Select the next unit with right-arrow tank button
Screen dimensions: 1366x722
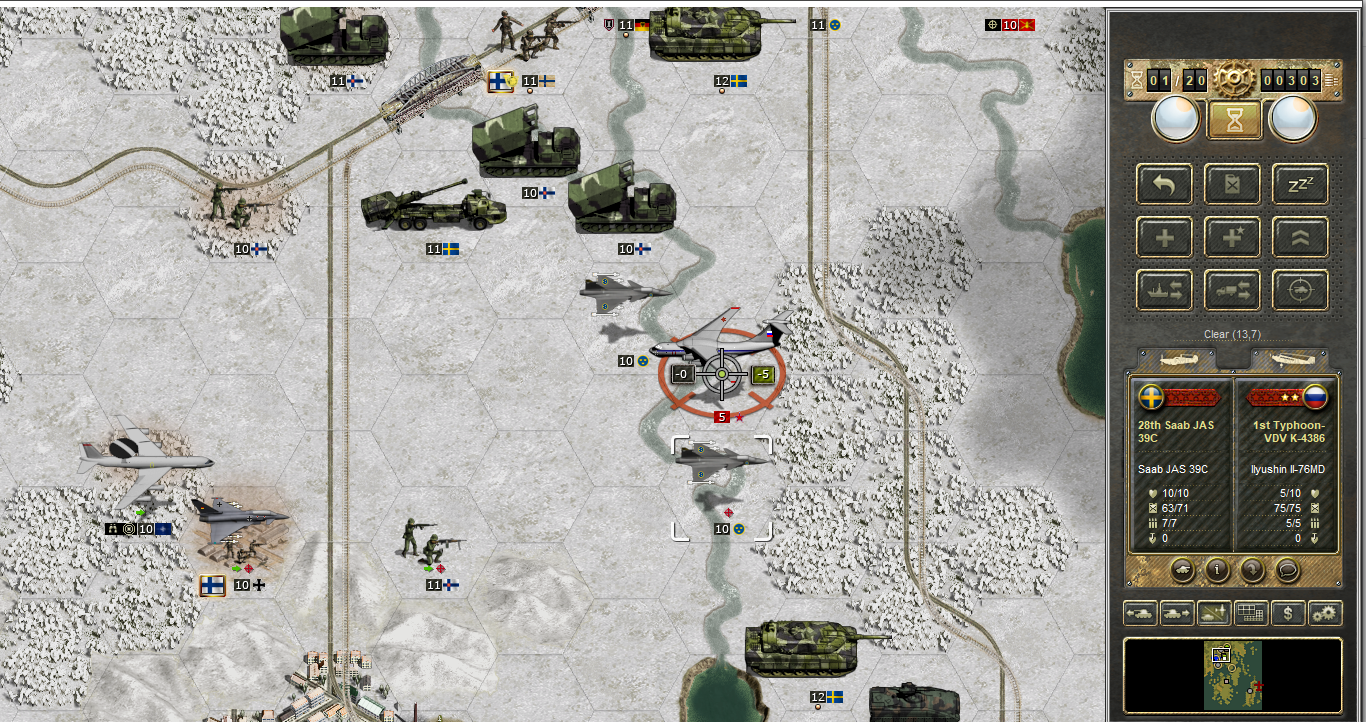(x=1175, y=613)
